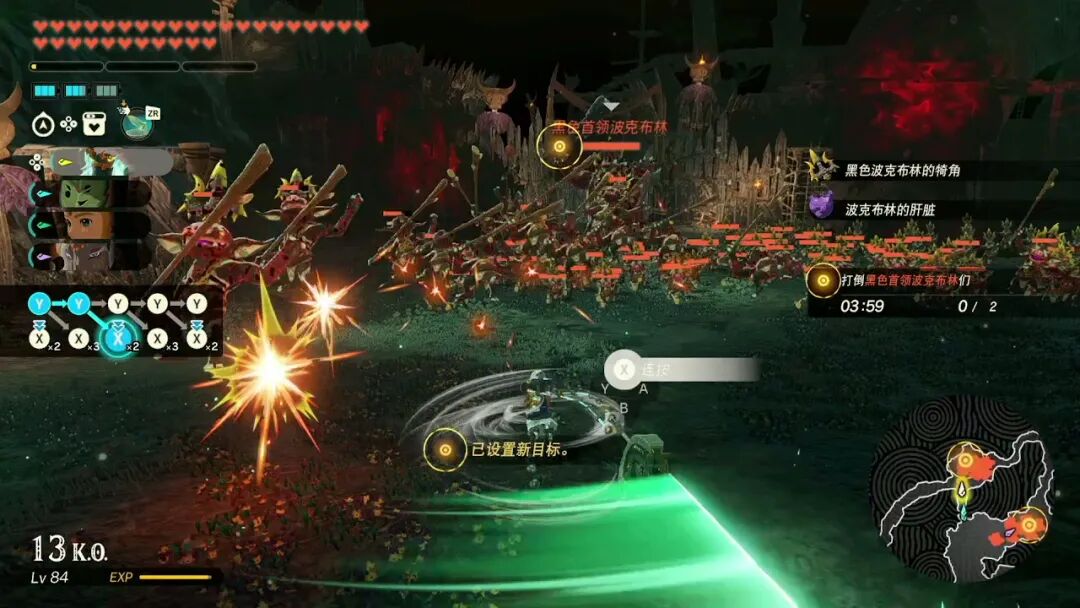Switch to the brown-haired blue-eyed character portrait
1080x608 pixels.
(89, 224)
